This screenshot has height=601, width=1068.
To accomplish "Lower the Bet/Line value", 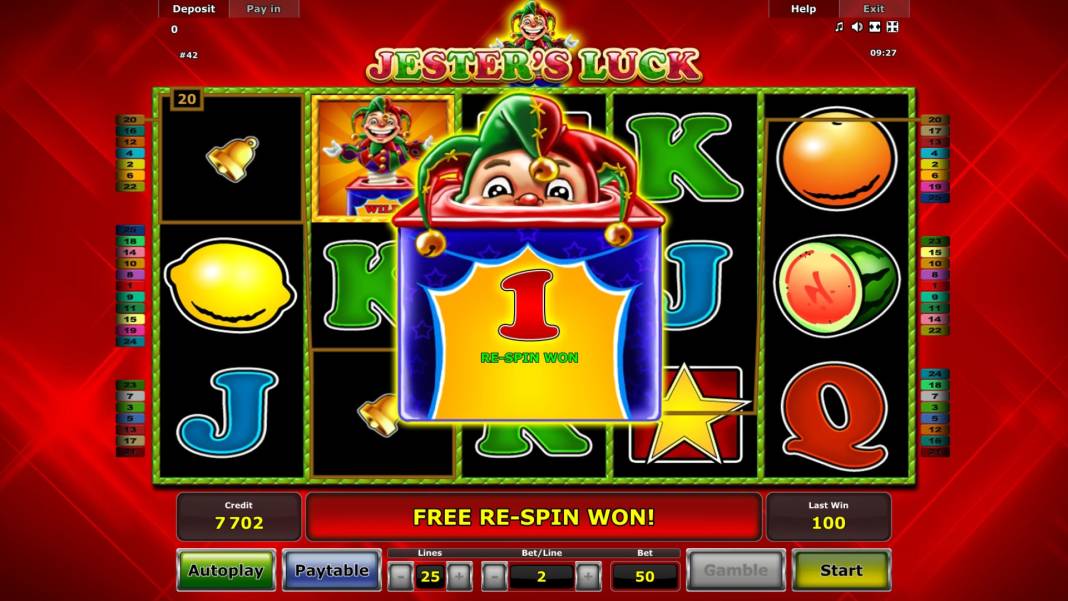I will click(x=494, y=576).
